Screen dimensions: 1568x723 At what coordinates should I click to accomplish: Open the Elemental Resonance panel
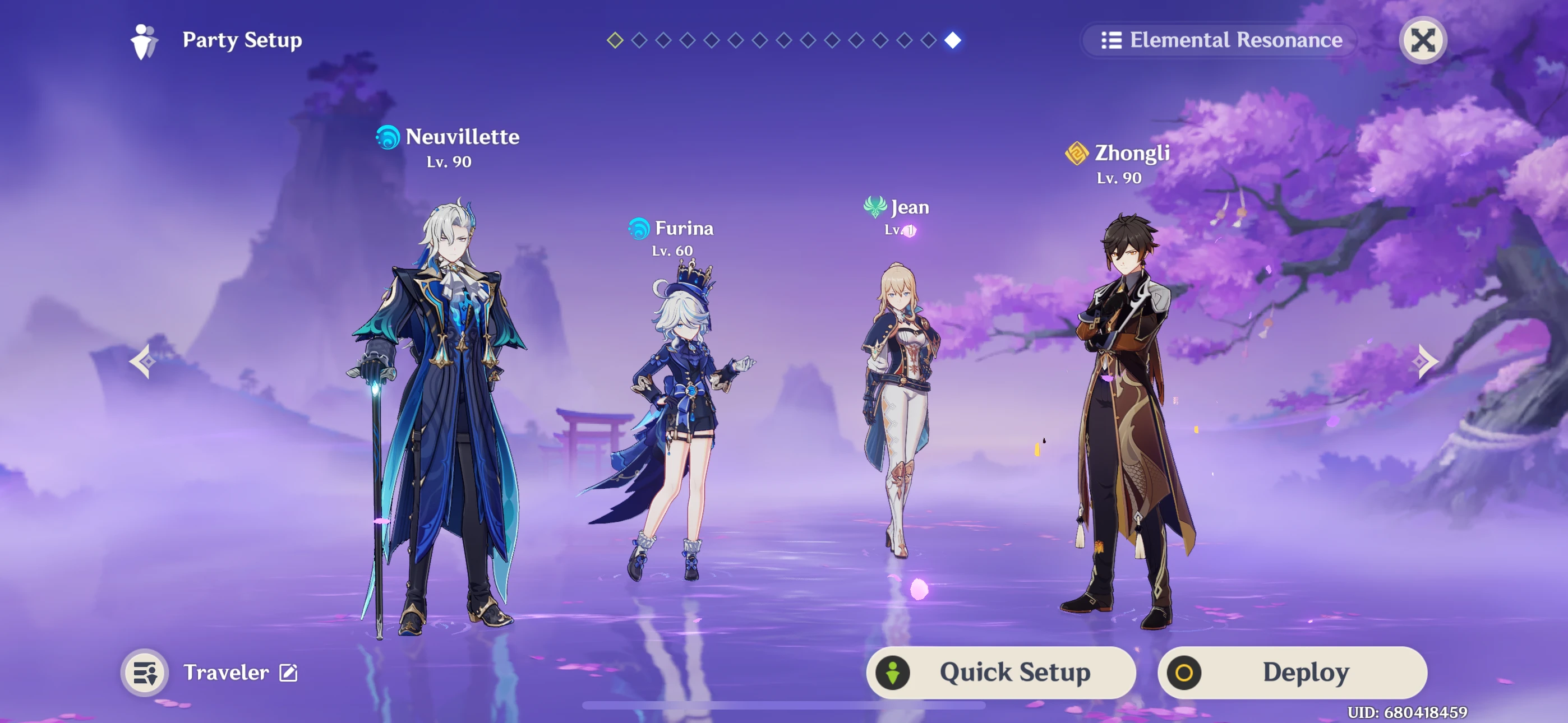(x=1217, y=40)
